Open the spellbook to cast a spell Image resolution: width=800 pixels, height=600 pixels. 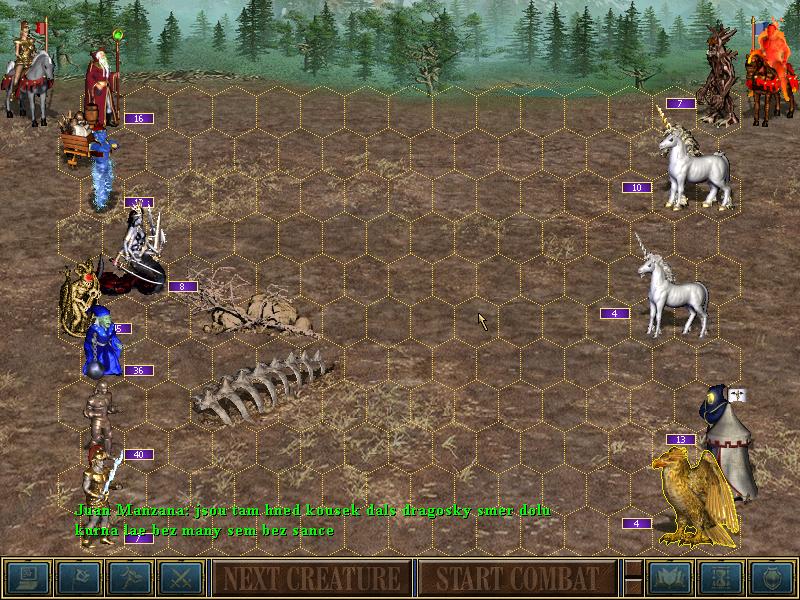pos(669,578)
